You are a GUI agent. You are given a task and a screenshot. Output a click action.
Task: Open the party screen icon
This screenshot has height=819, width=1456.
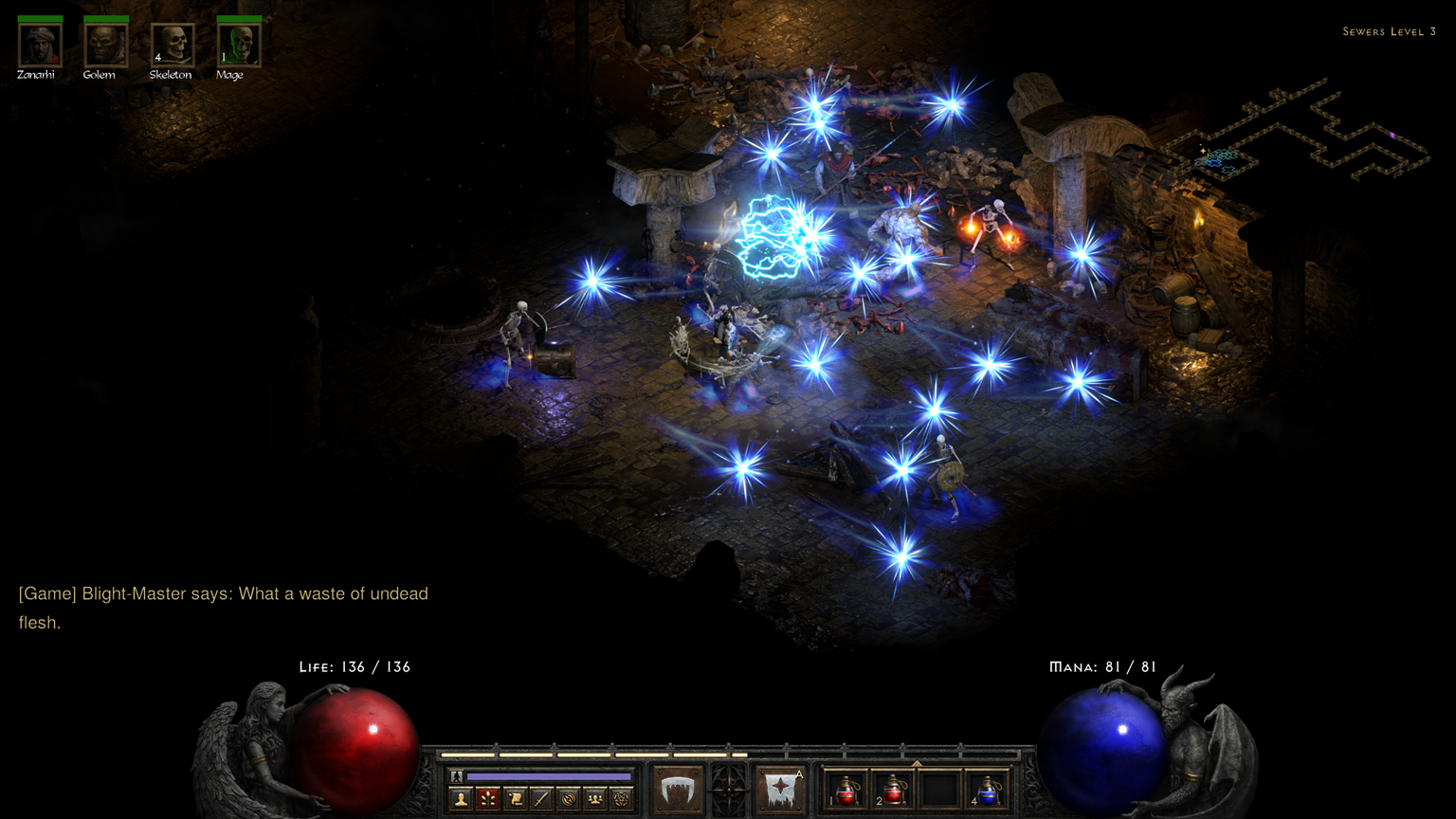596,798
